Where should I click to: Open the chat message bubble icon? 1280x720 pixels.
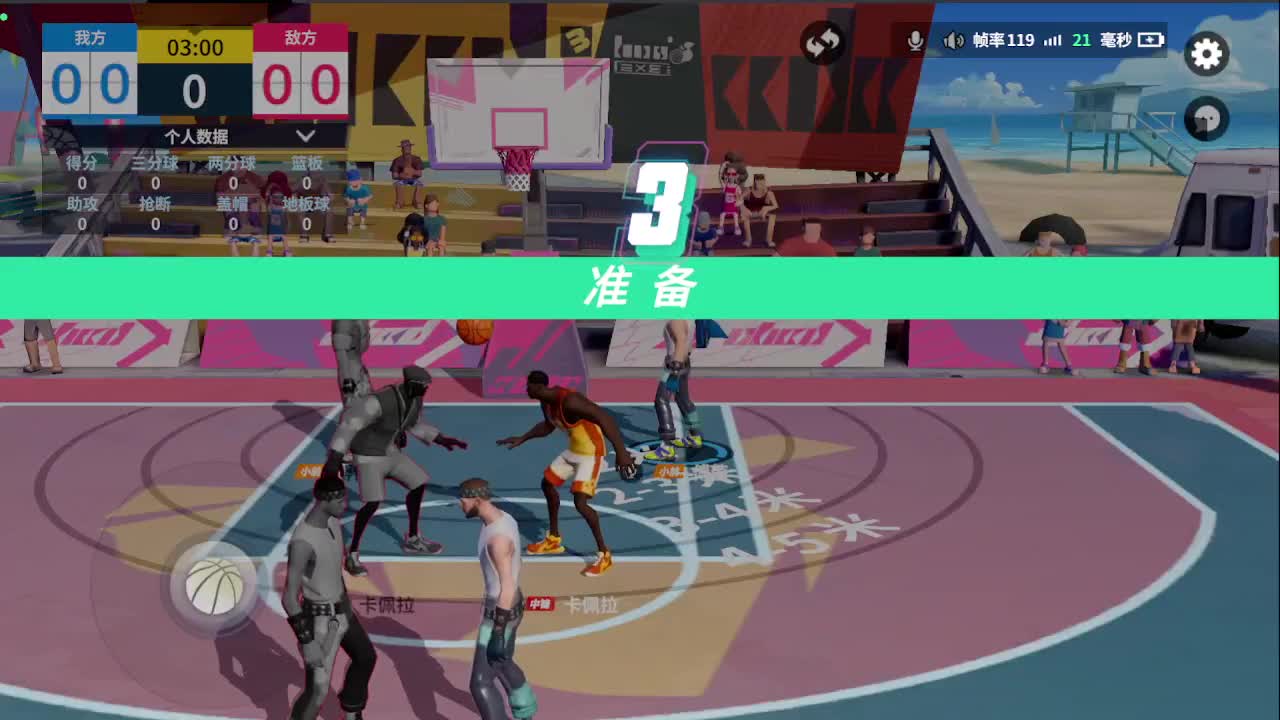[x=1206, y=119]
